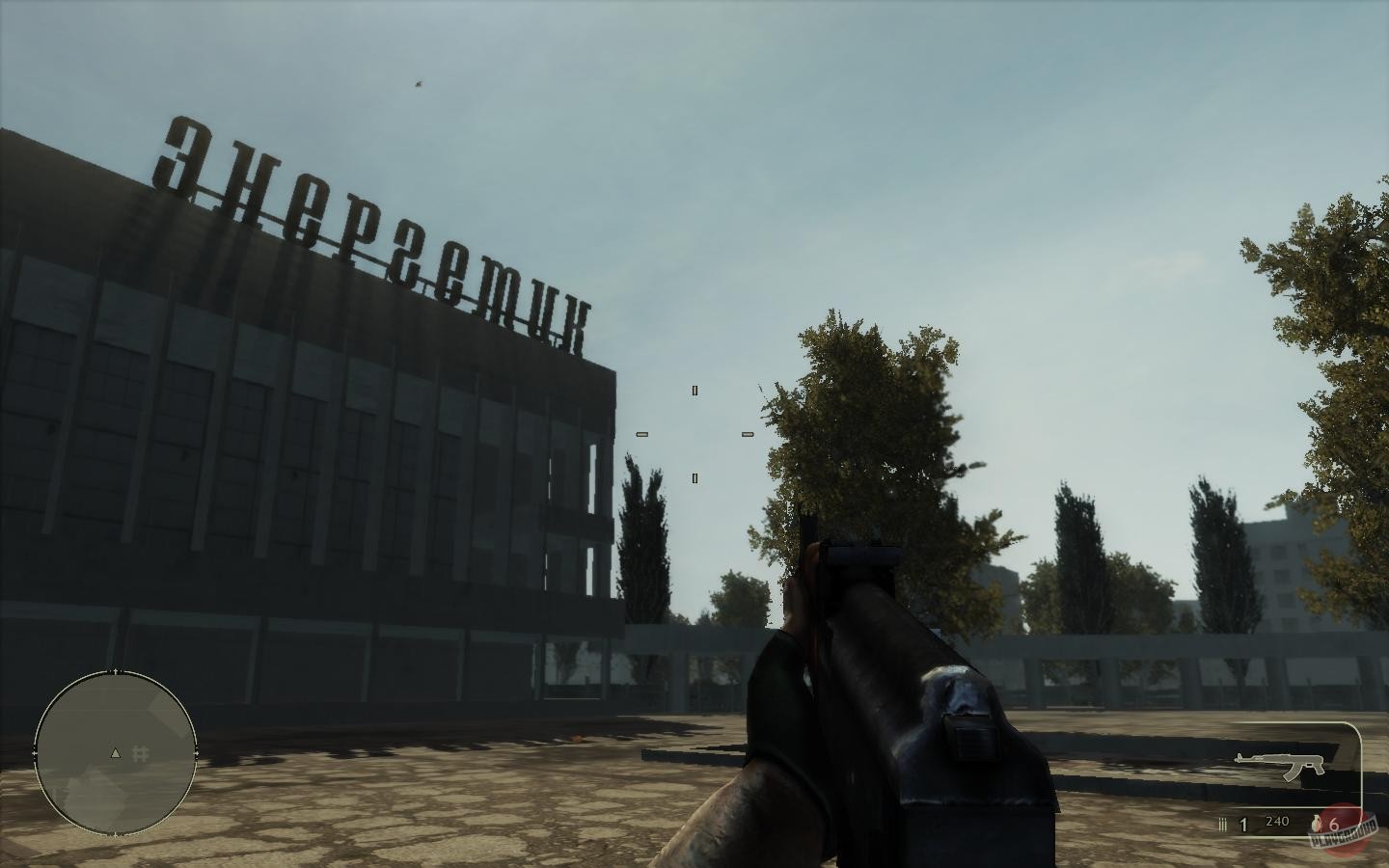Click the reserve ammo count 240
This screenshot has height=868, width=1389.
click(1275, 821)
